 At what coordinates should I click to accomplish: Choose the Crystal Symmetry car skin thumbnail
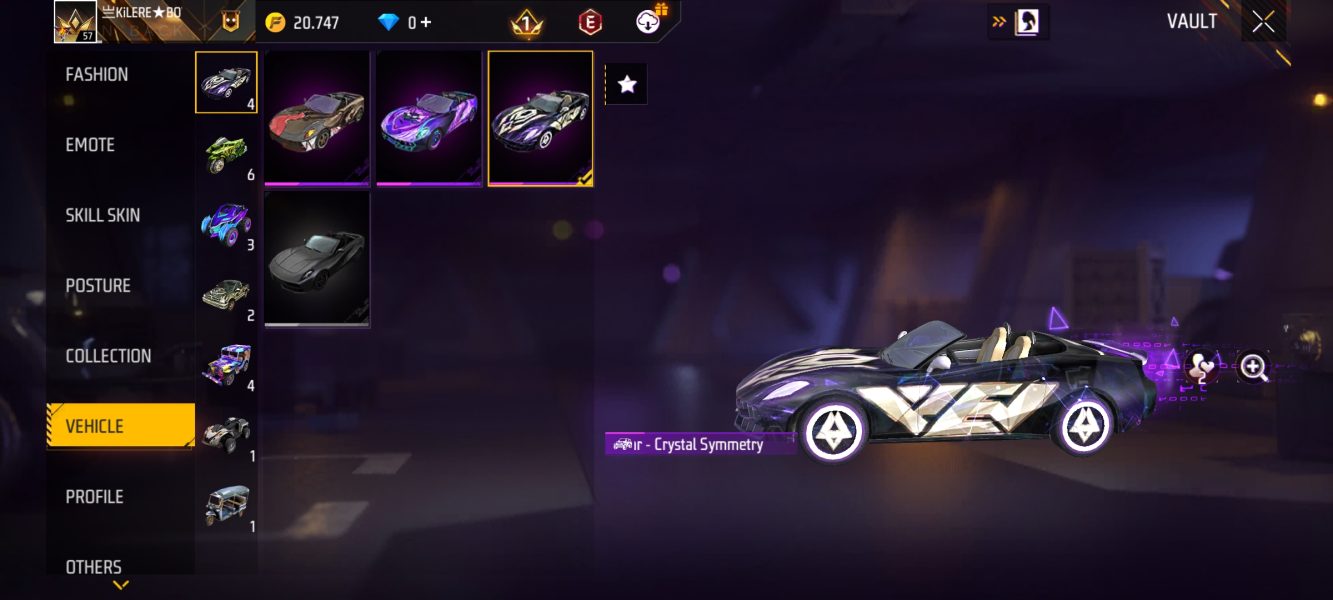tap(541, 118)
